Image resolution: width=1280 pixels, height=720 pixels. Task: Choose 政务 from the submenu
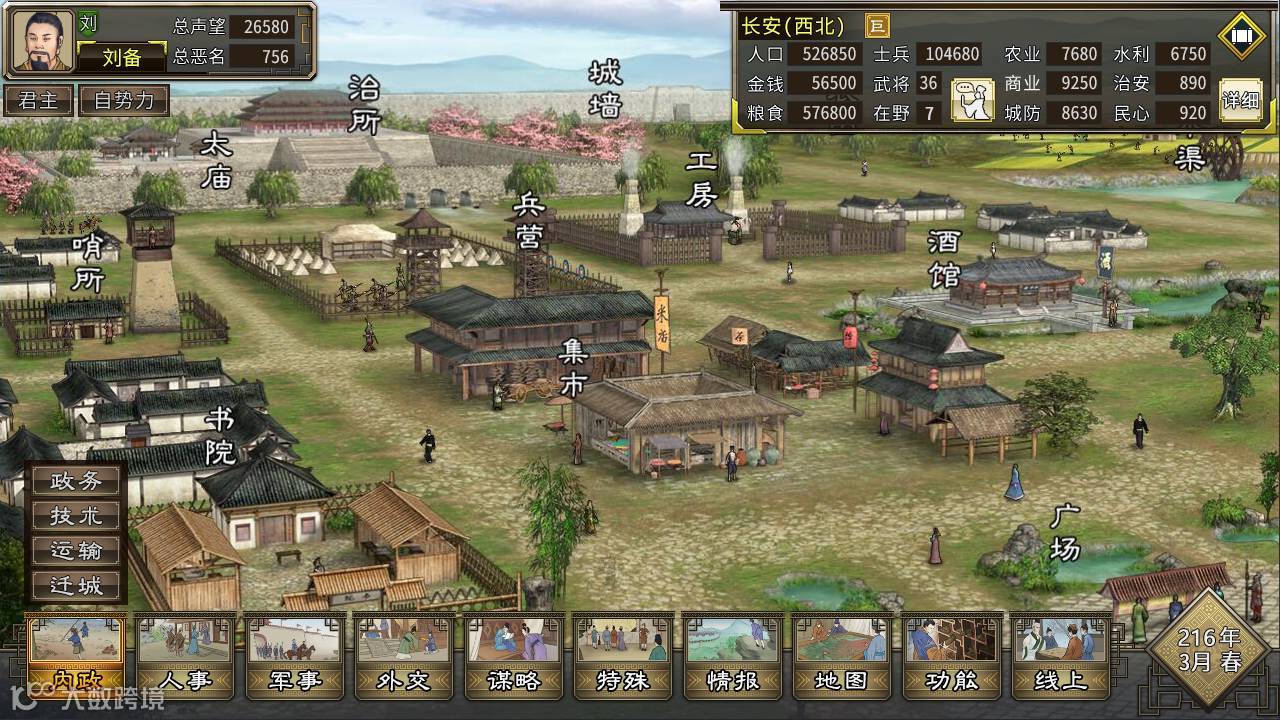click(x=77, y=481)
